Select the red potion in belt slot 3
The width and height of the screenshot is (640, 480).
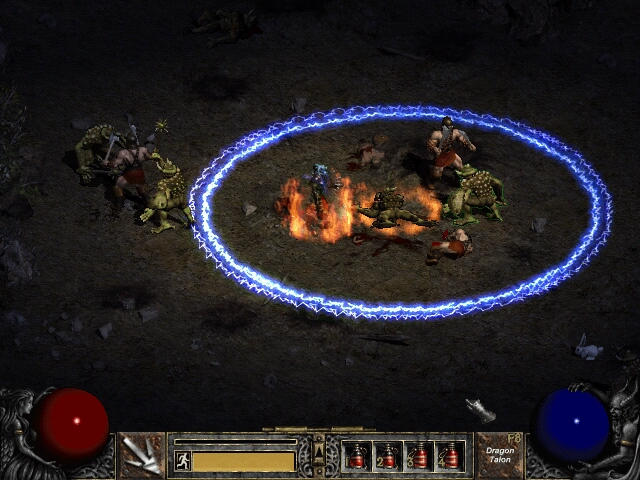click(x=418, y=456)
